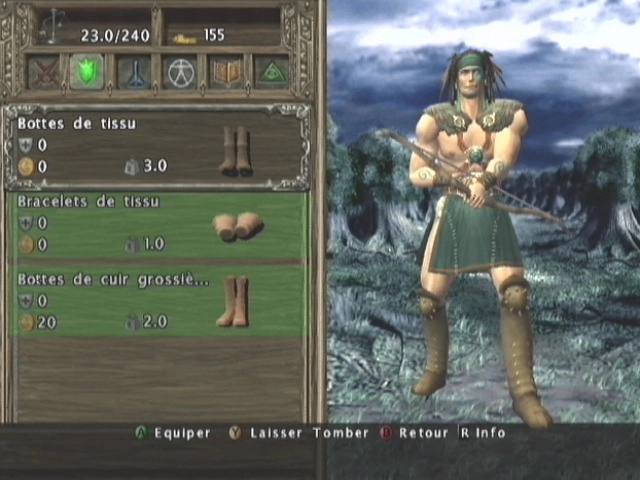Pick the Bottes de cuir grossières item
Image resolution: width=640 pixels, height=480 pixels.
[157, 301]
